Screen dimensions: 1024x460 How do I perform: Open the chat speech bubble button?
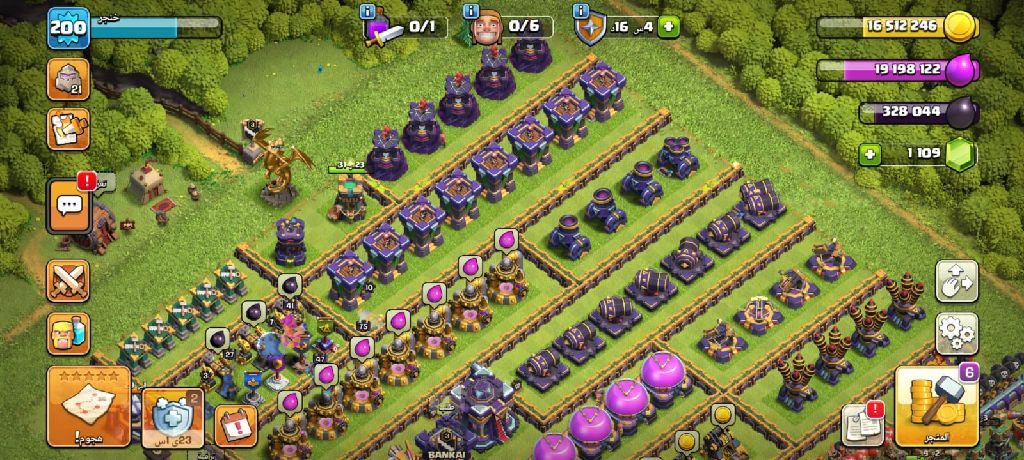click(x=69, y=206)
